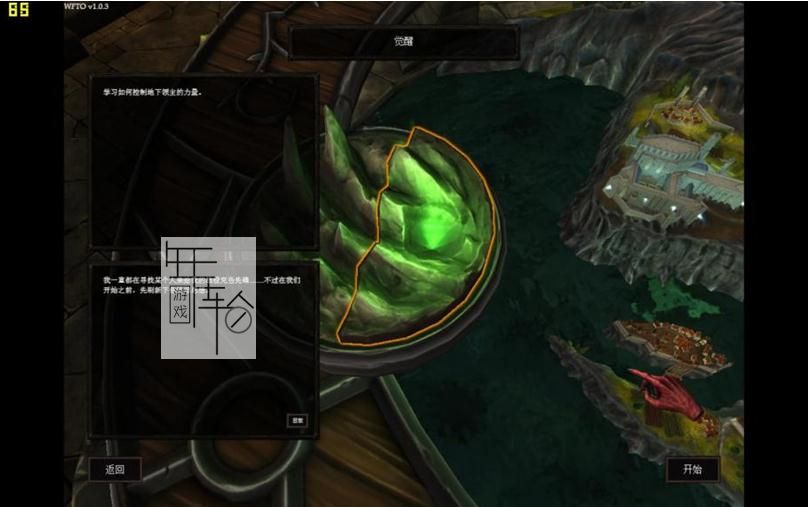Click the small button in the briefing panel
The width and height of the screenshot is (808, 507).
coord(297,421)
